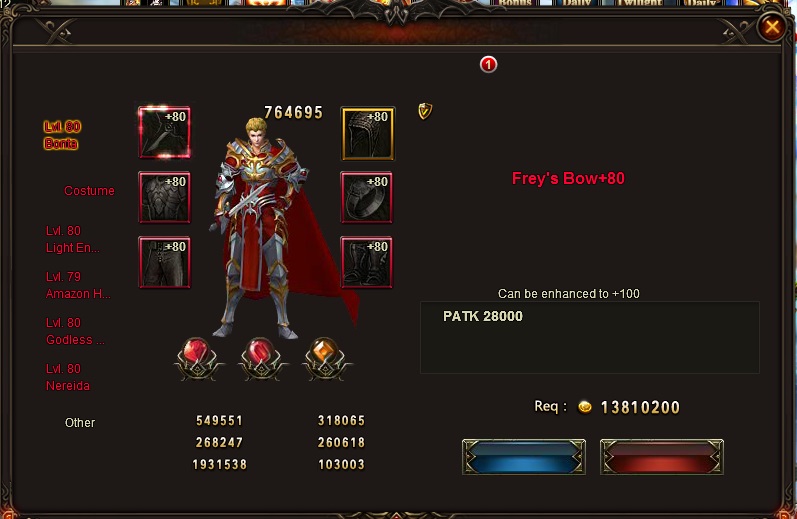Pick the +80 ring equipment slot
The image size is (797, 519).
pyautogui.click(x=366, y=198)
